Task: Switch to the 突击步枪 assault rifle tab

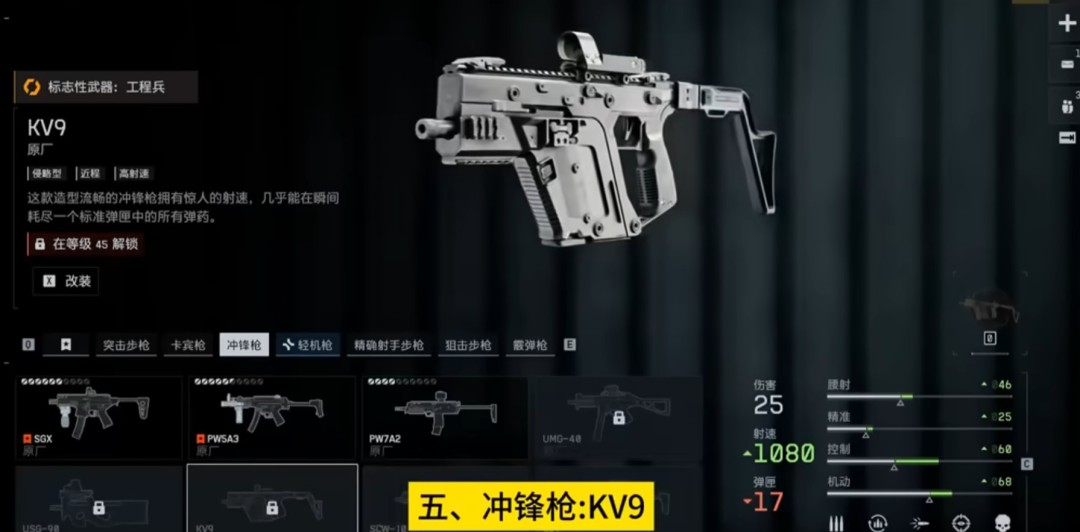Action: point(126,346)
